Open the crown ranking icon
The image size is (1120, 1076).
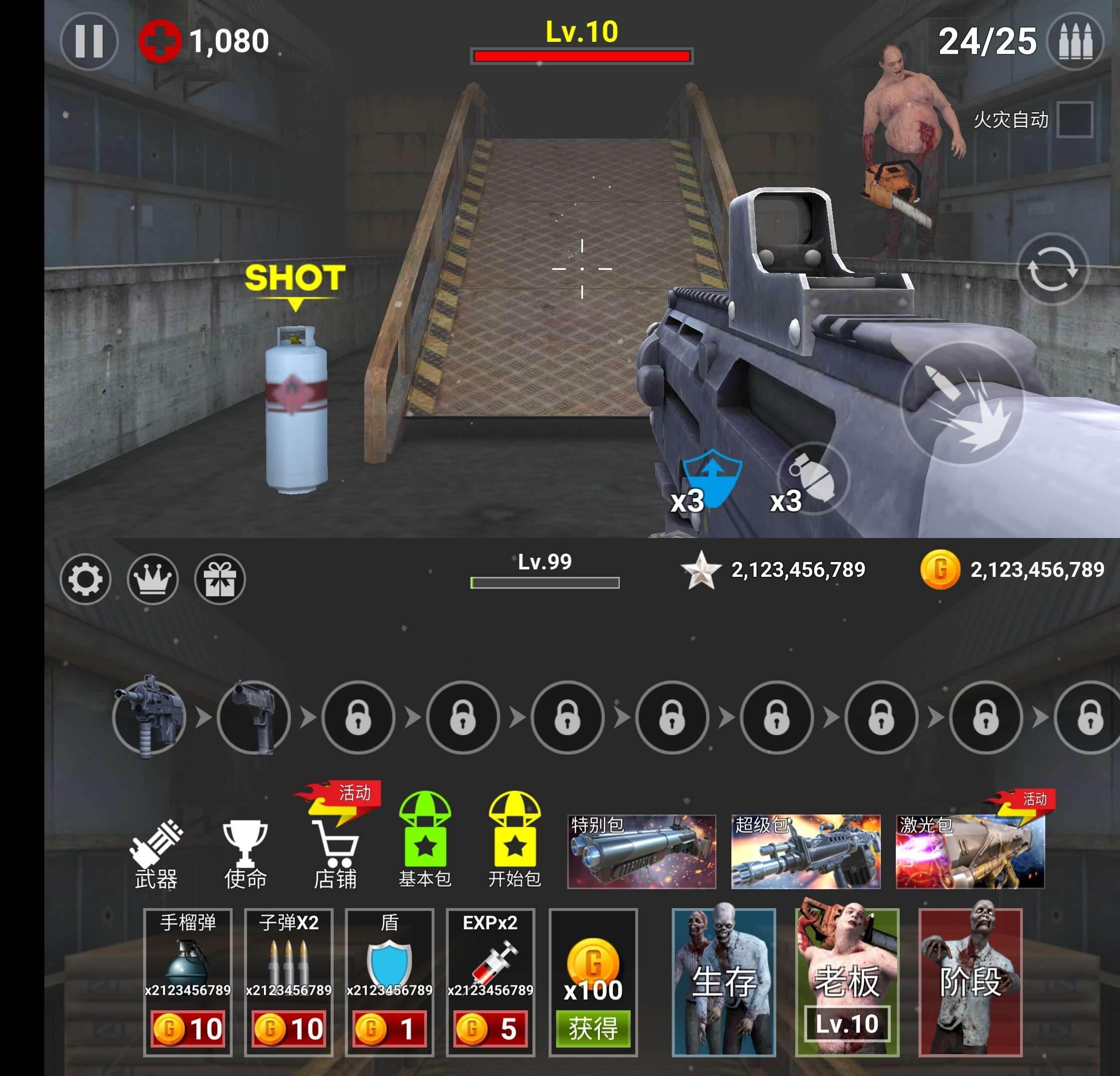pos(152,579)
